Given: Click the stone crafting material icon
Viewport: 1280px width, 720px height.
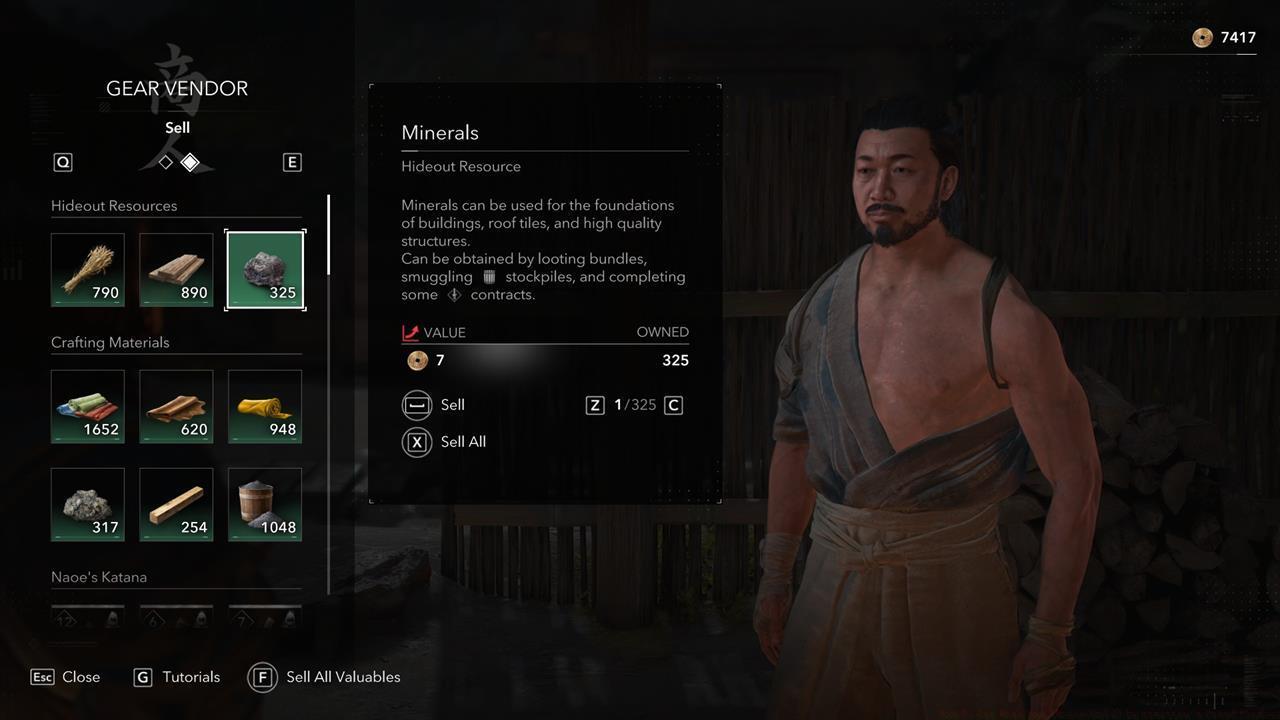Looking at the screenshot, I should point(87,503).
